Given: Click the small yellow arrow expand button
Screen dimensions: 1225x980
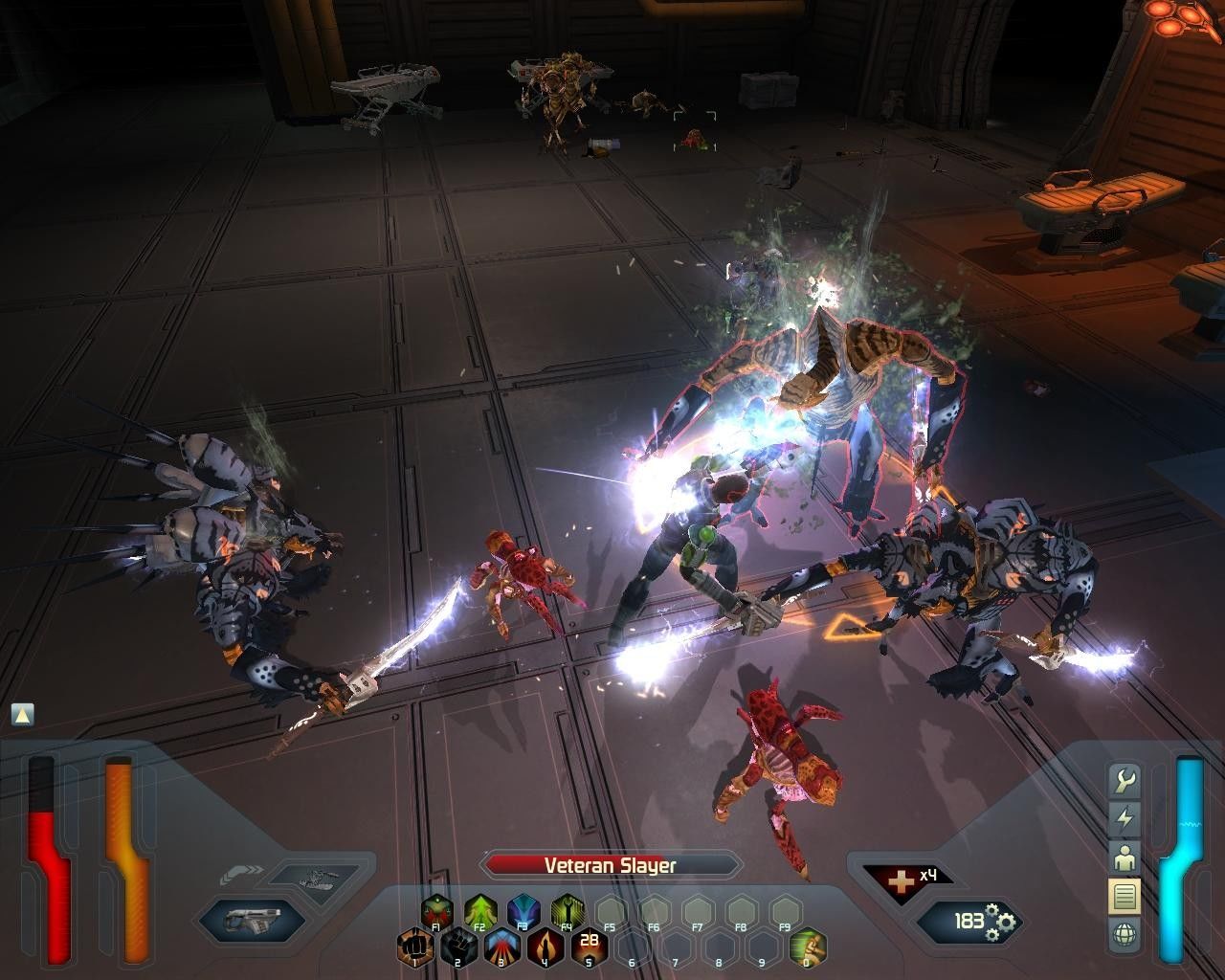Looking at the screenshot, I should tap(23, 714).
